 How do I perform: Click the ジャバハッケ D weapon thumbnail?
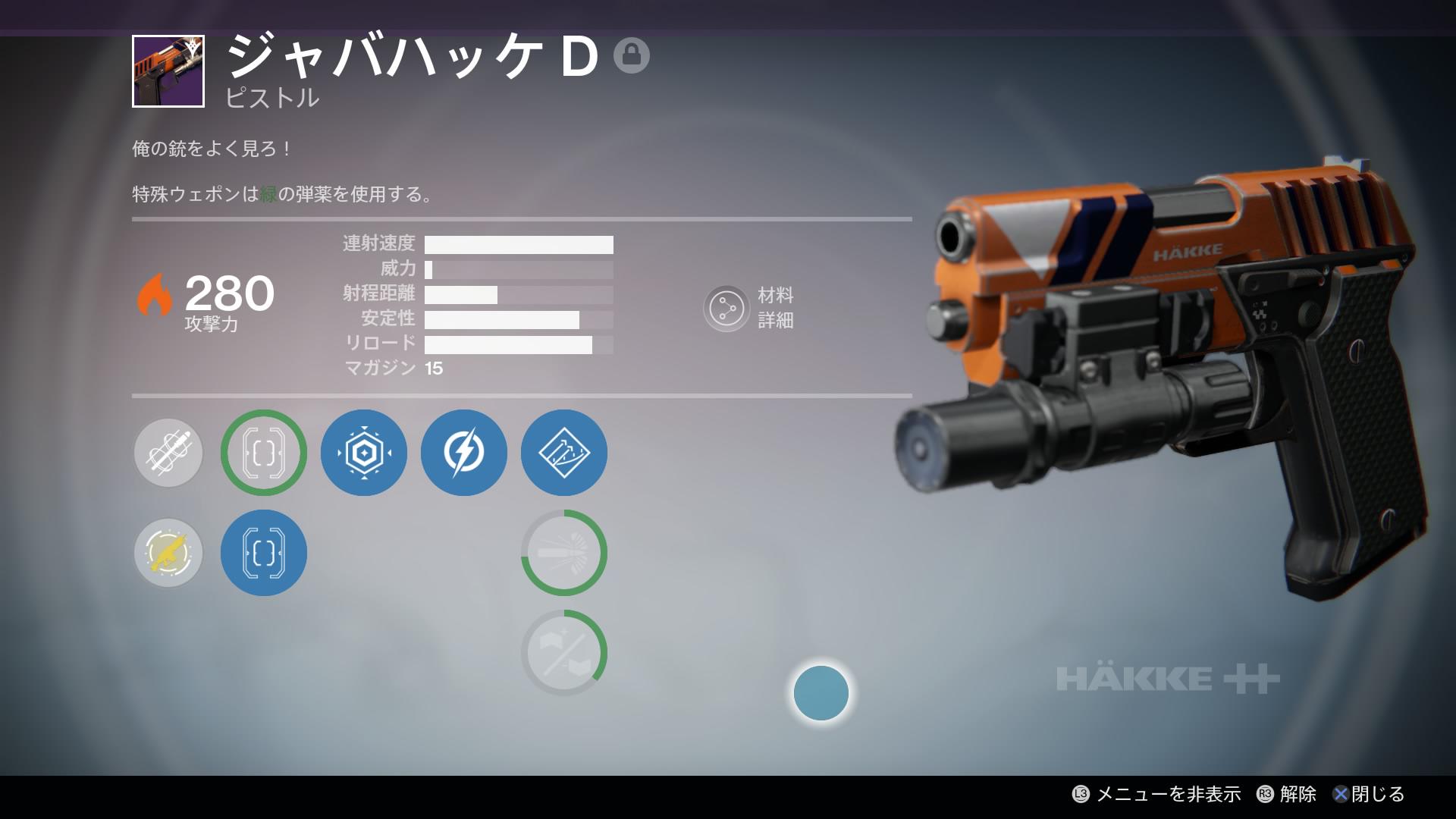click(168, 71)
